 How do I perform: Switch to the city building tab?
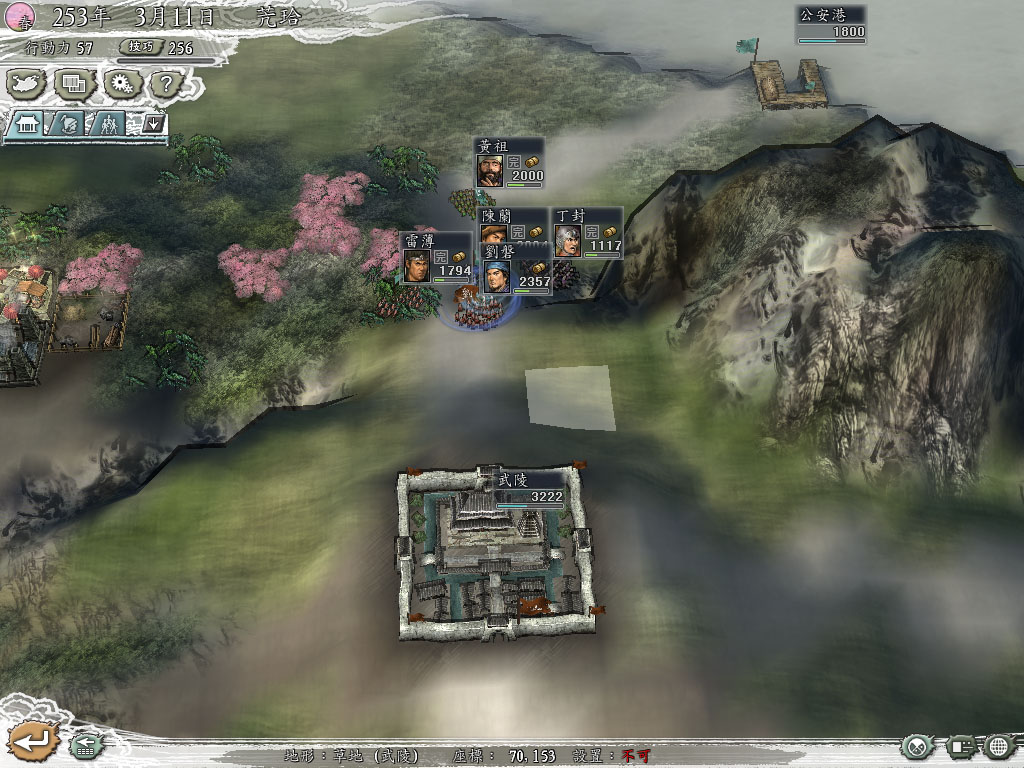[27, 124]
